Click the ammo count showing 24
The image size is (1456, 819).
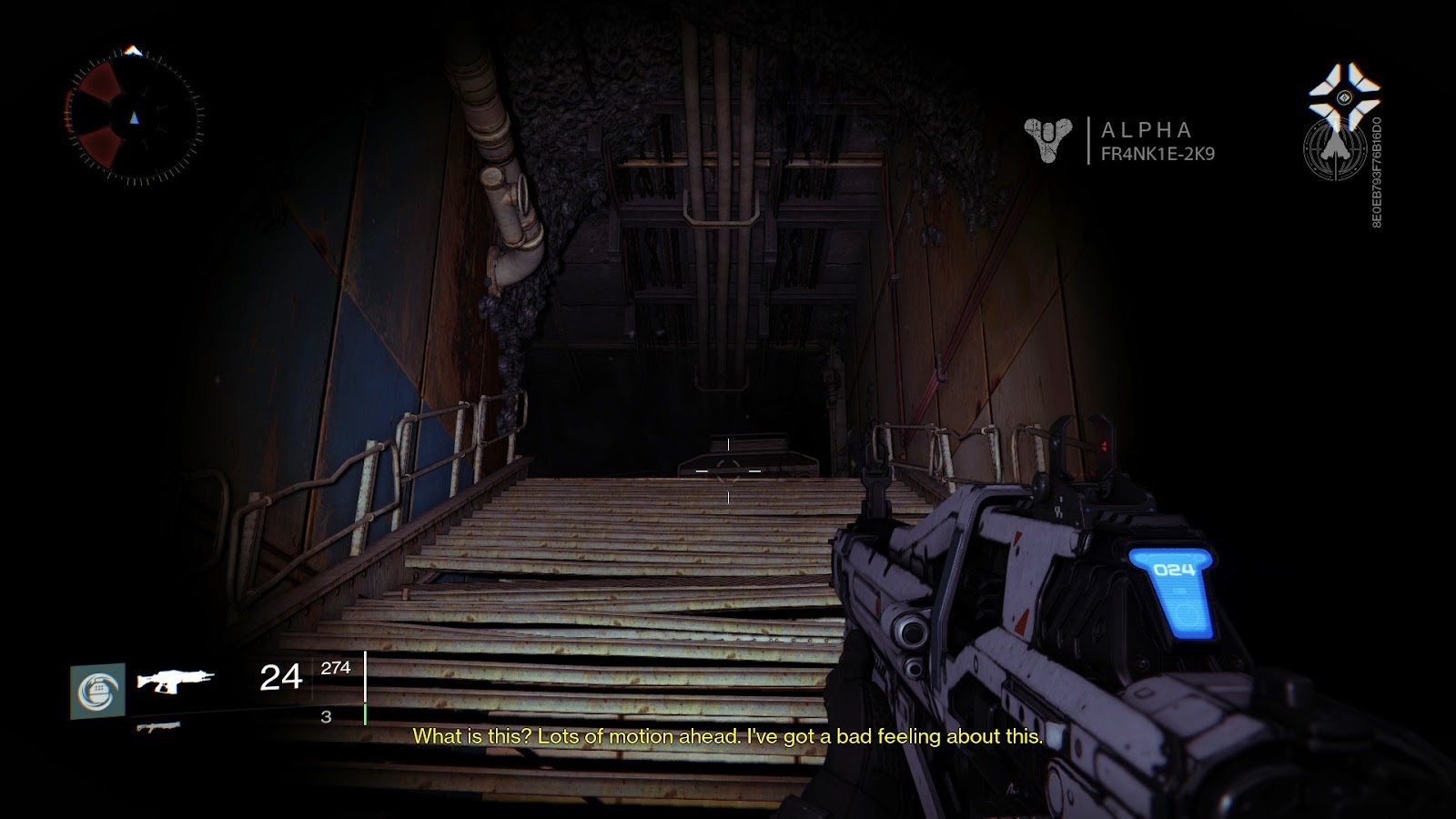pyautogui.click(x=278, y=677)
